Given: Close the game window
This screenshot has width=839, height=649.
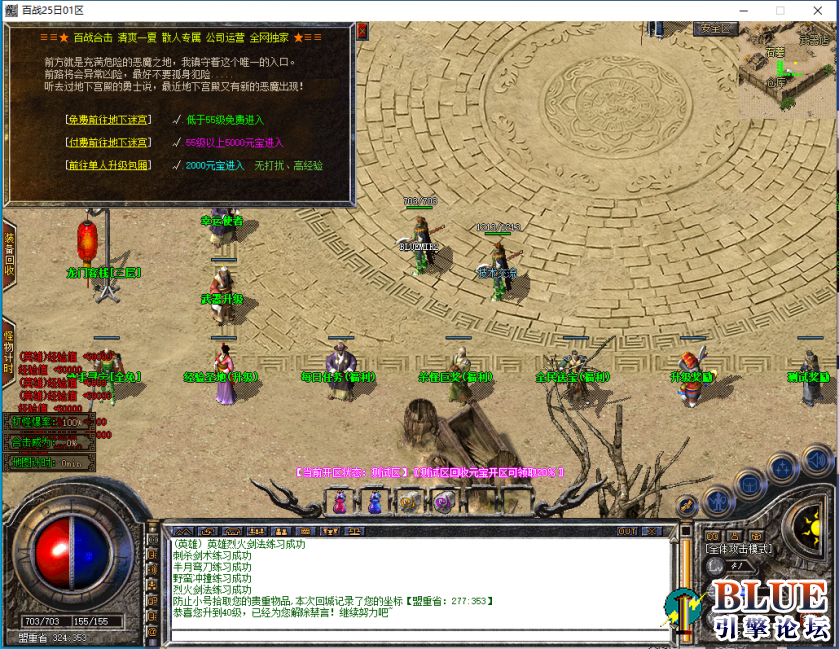Looking at the screenshot, I should pos(815,10).
